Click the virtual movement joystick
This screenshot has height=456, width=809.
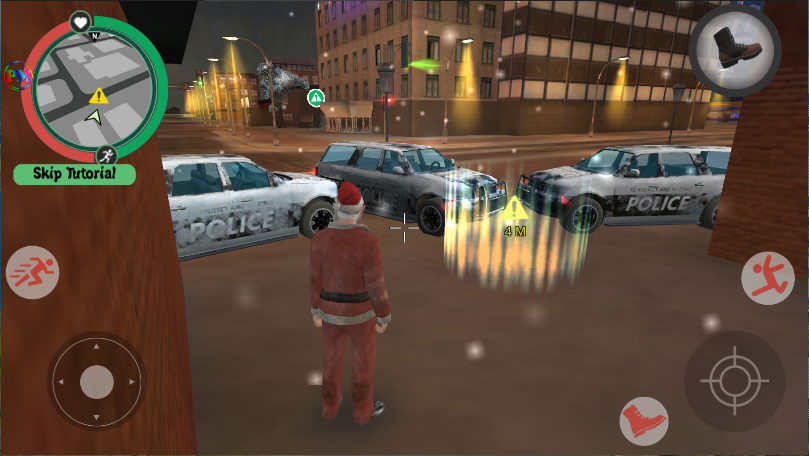pos(96,382)
